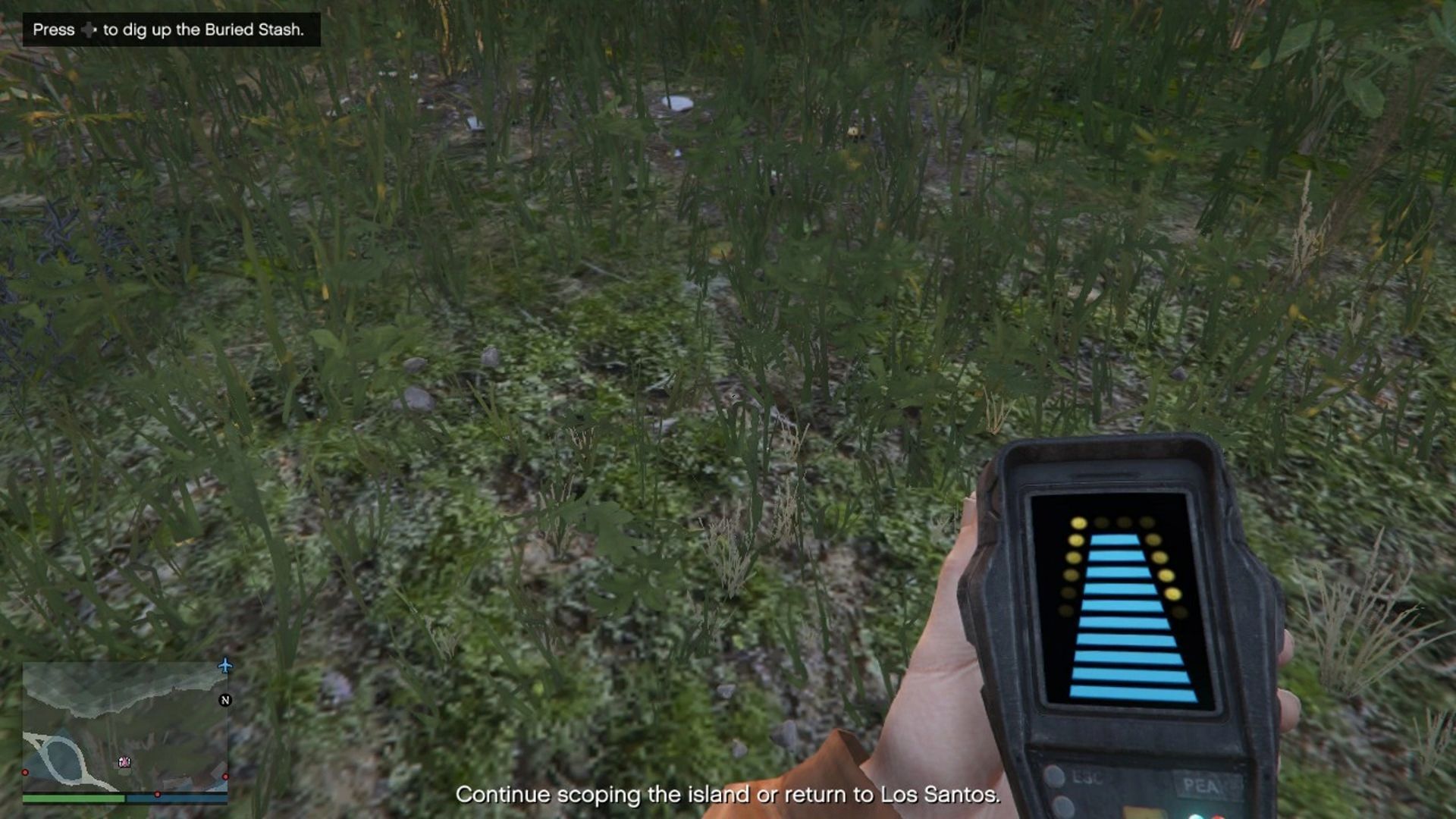This screenshot has width=1456, height=819.
Task: Click the red dot below the minimap's bottom edge
Action: click(x=158, y=794)
